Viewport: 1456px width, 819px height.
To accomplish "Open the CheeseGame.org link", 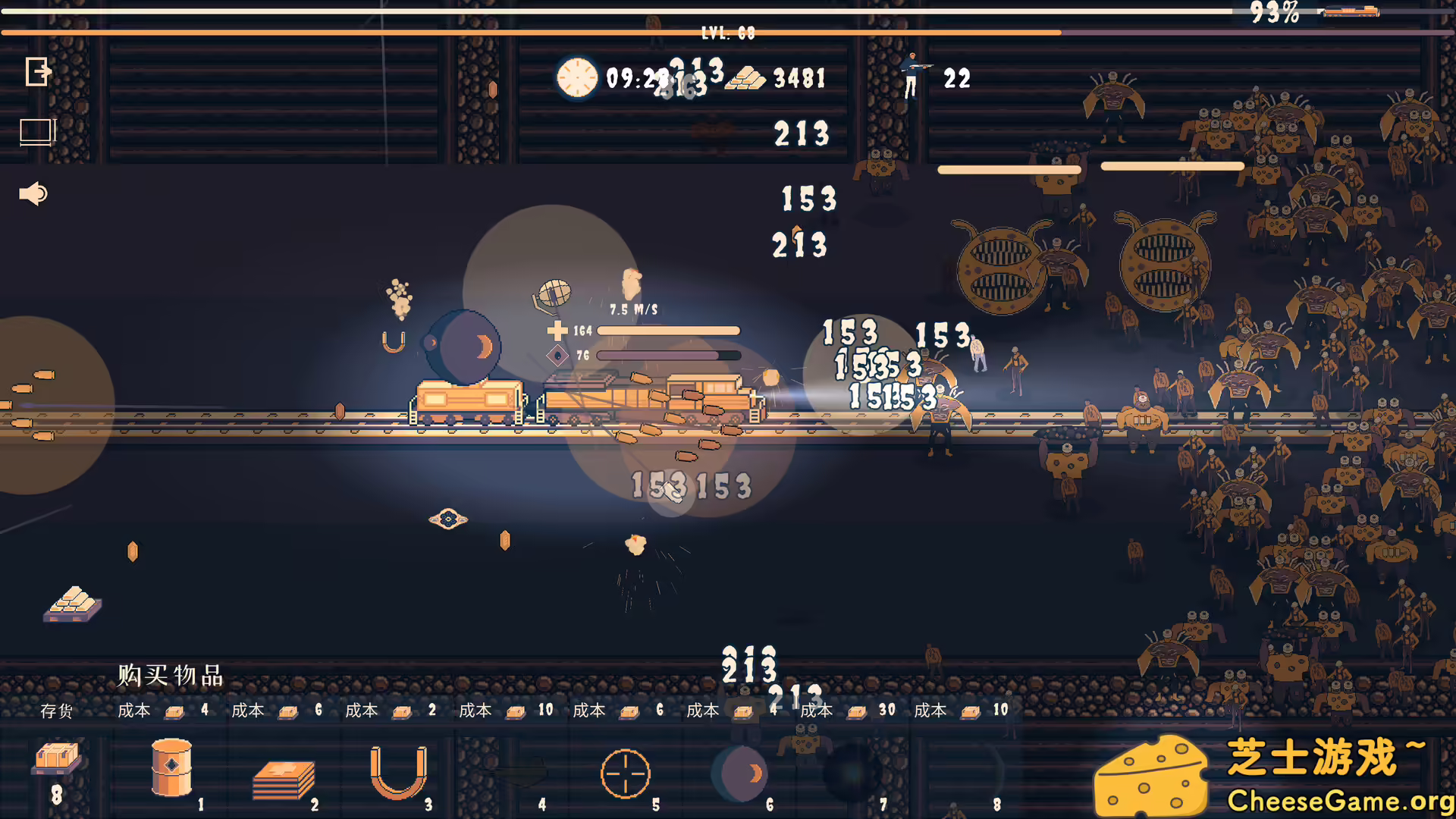I will click(x=1330, y=799).
